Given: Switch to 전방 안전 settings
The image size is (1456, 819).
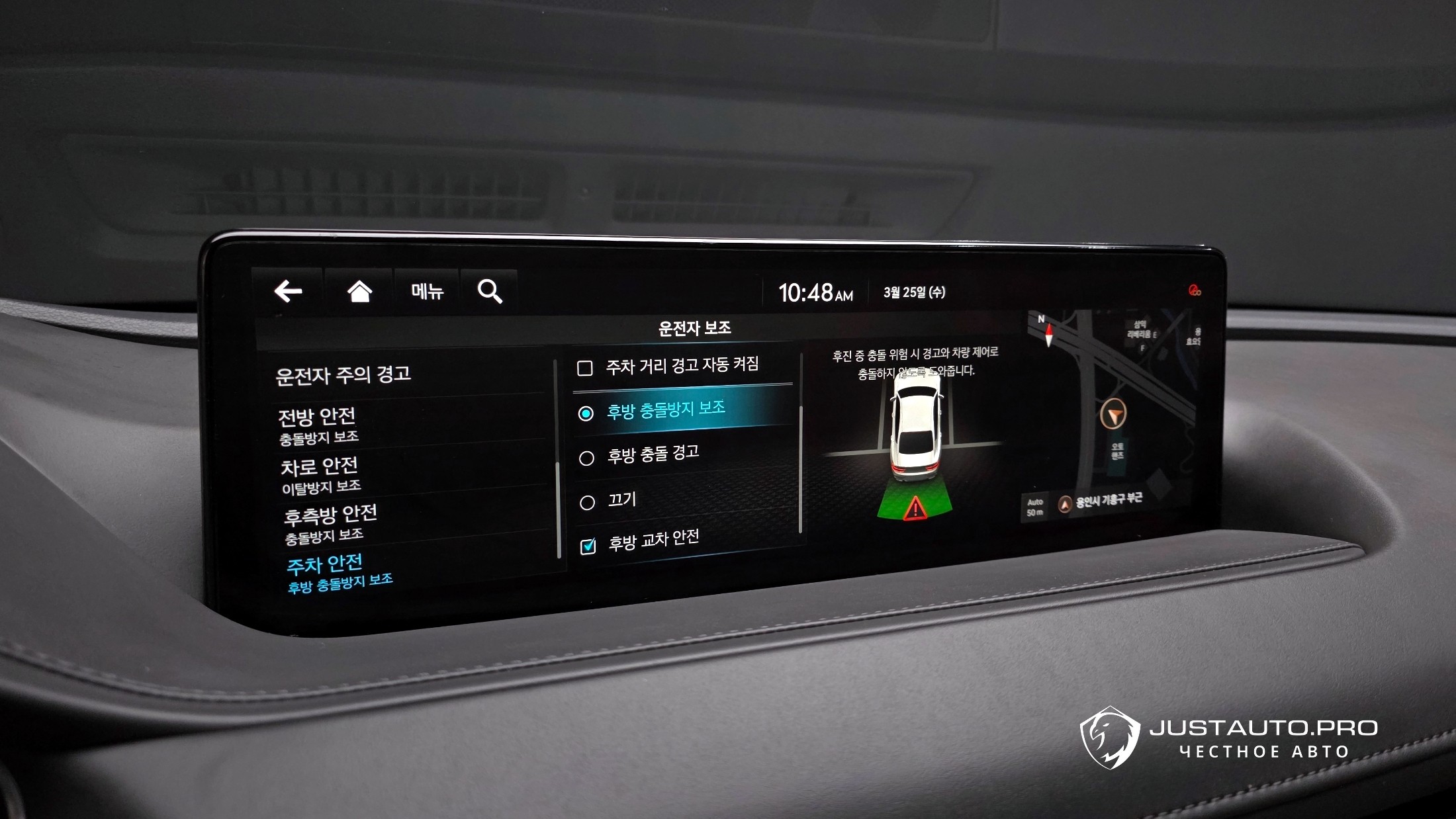Looking at the screenshot, I should tap(318, 425).
